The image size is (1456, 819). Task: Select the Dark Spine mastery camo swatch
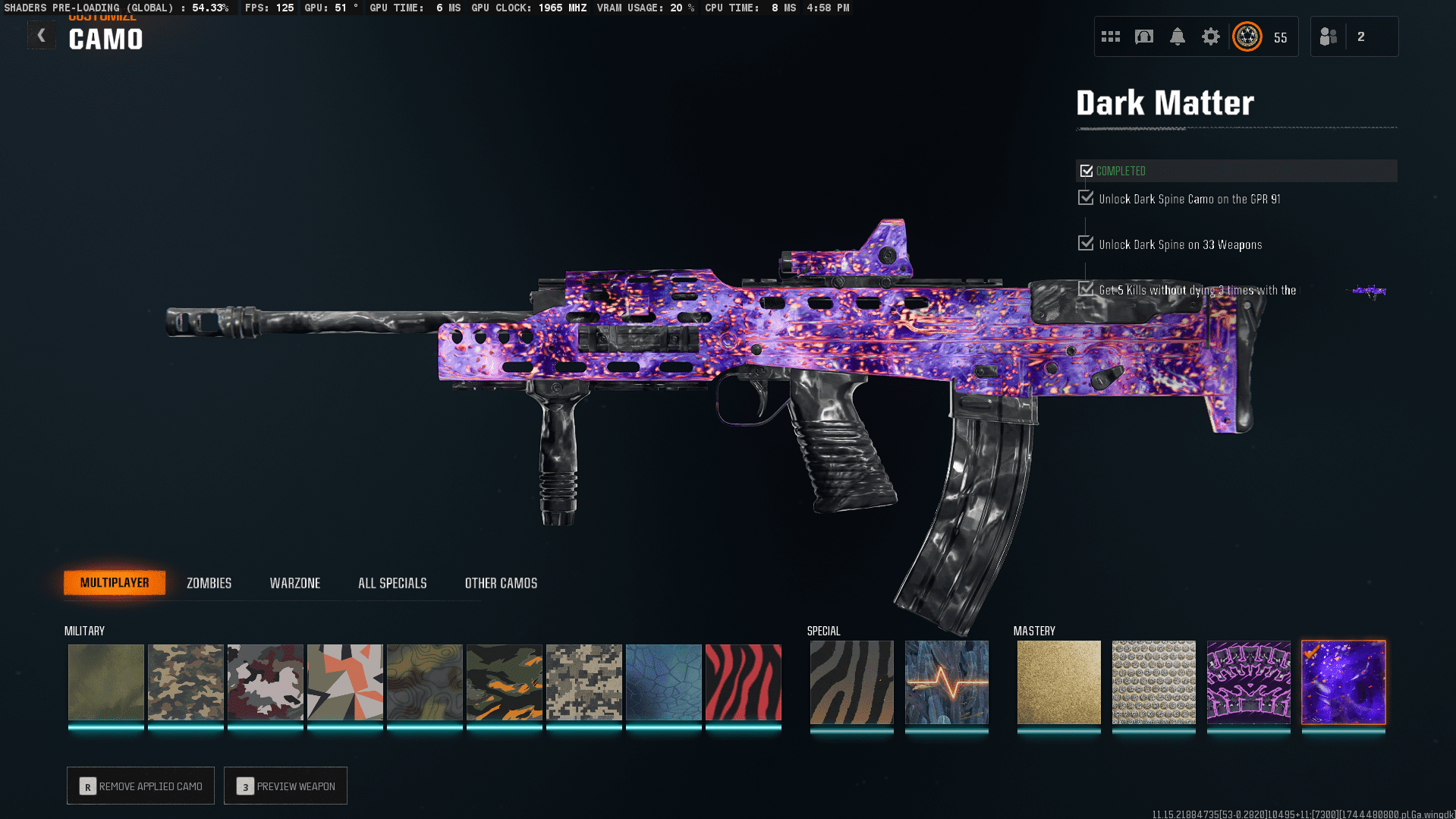[1248, 682]
